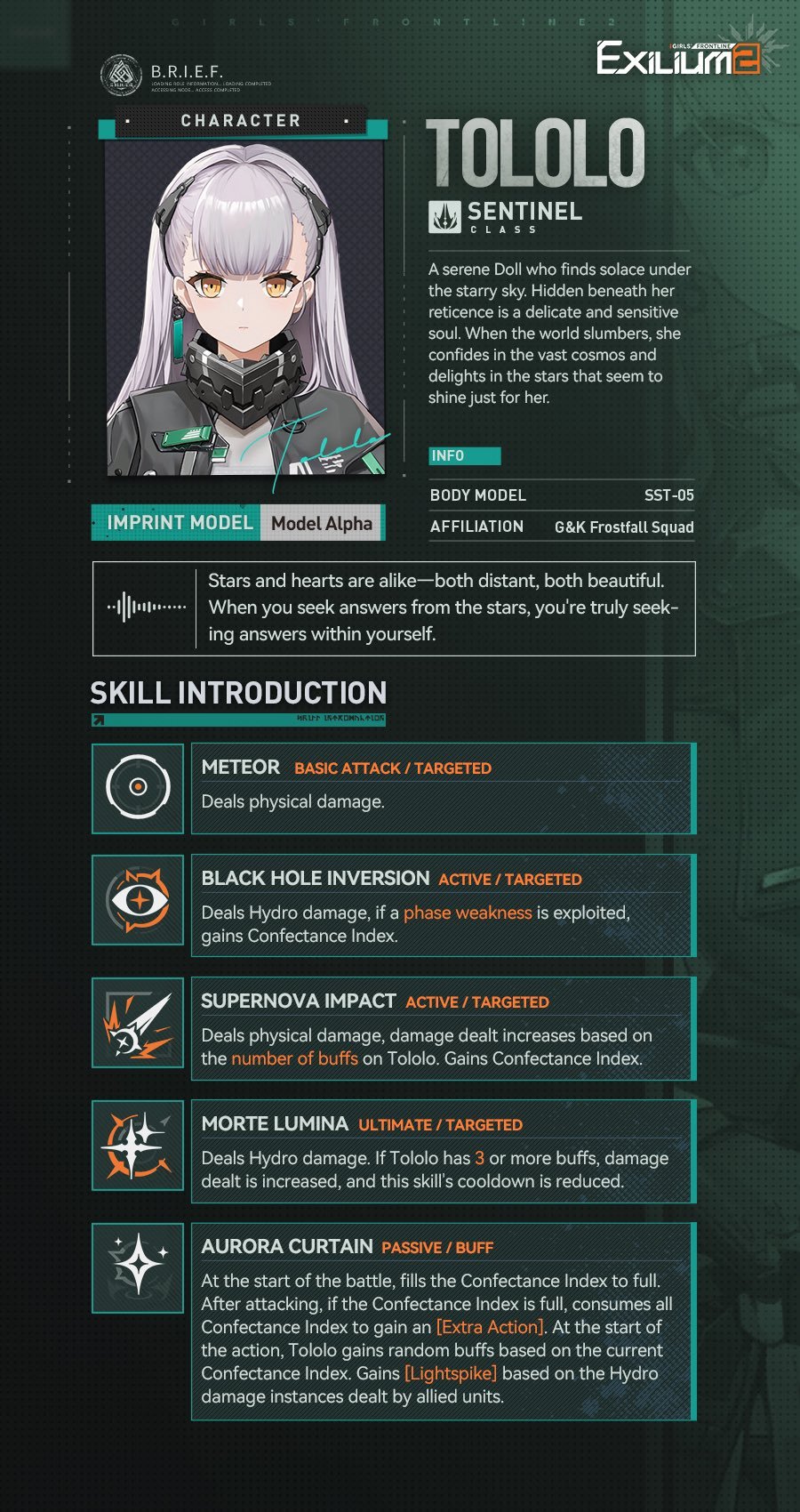The height and width of the screenshot is (1512, 800).
Task: Play Tololo's voice line waveform
Action: coord(147,607)
